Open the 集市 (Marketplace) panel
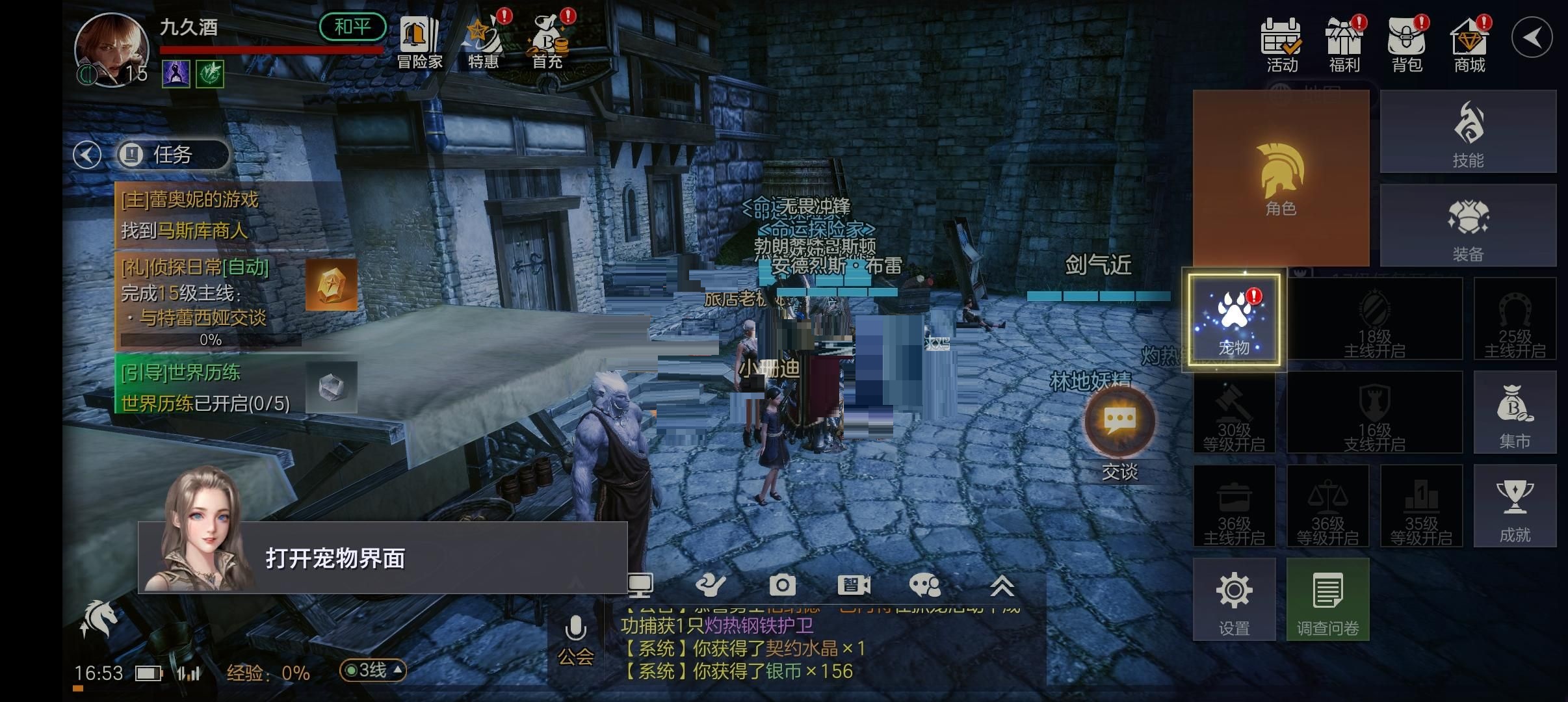 coord(1515,413)
